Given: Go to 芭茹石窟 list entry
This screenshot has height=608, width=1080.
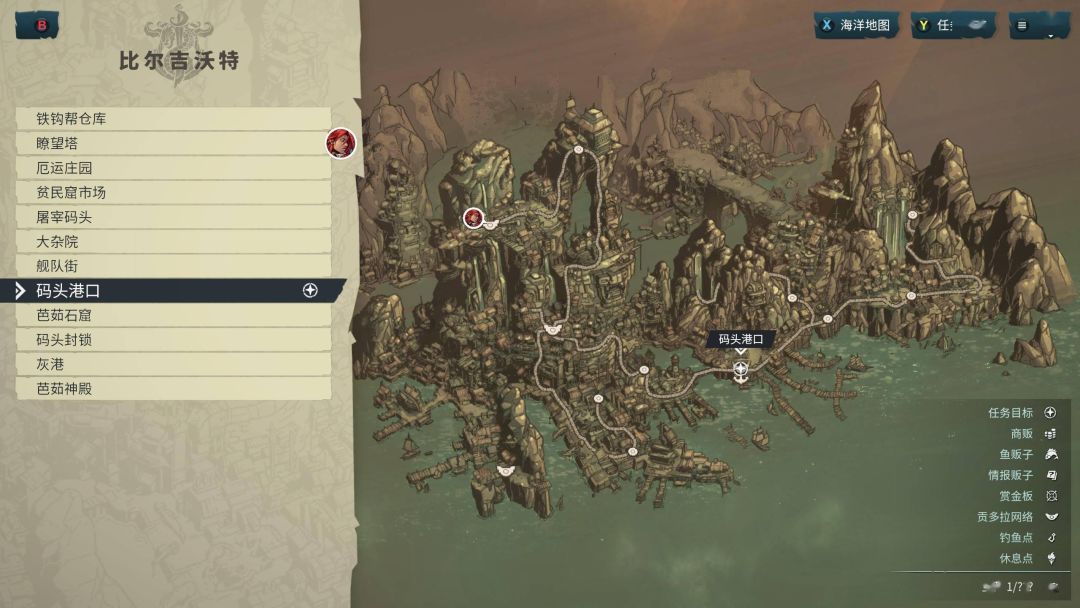Looking at the screenshot, I should [172, 315].
